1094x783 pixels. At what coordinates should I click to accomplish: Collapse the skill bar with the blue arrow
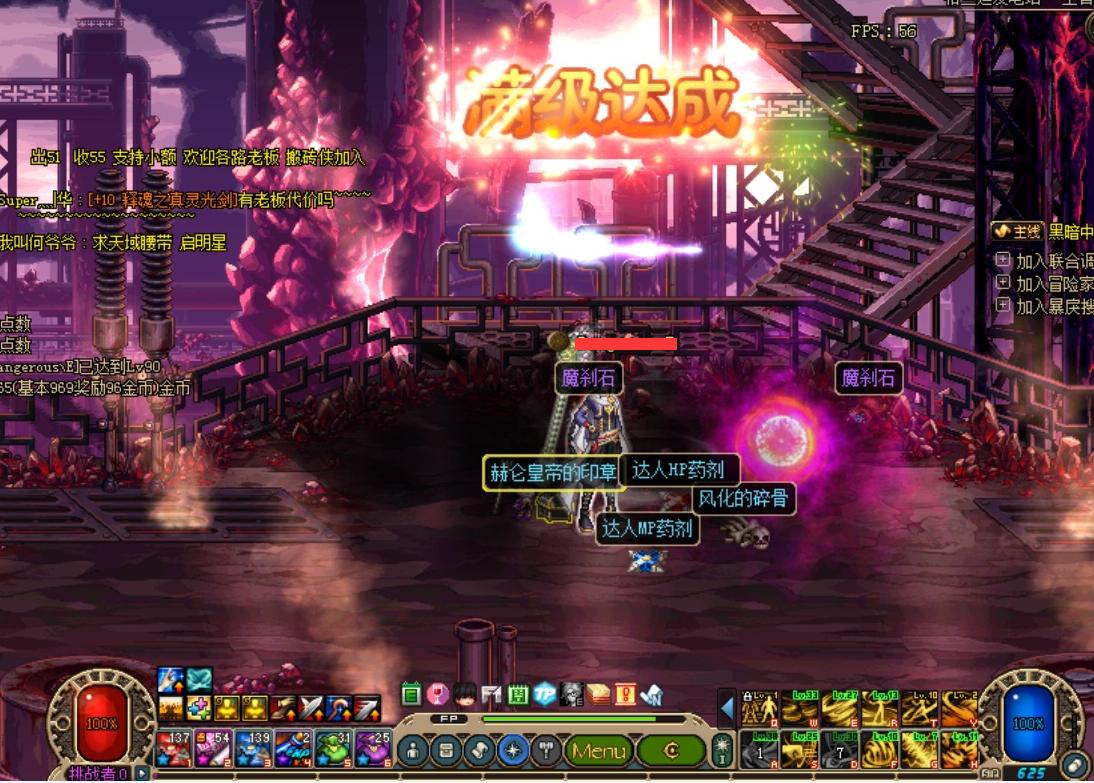[x=727, y=709]
